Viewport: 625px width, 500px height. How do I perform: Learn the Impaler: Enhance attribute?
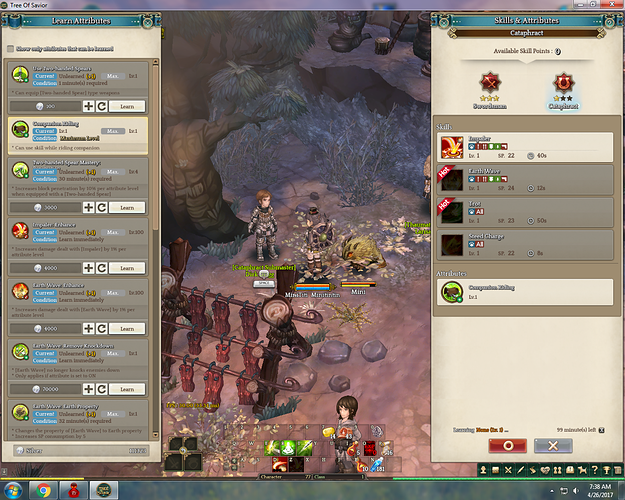coord(127,268)
